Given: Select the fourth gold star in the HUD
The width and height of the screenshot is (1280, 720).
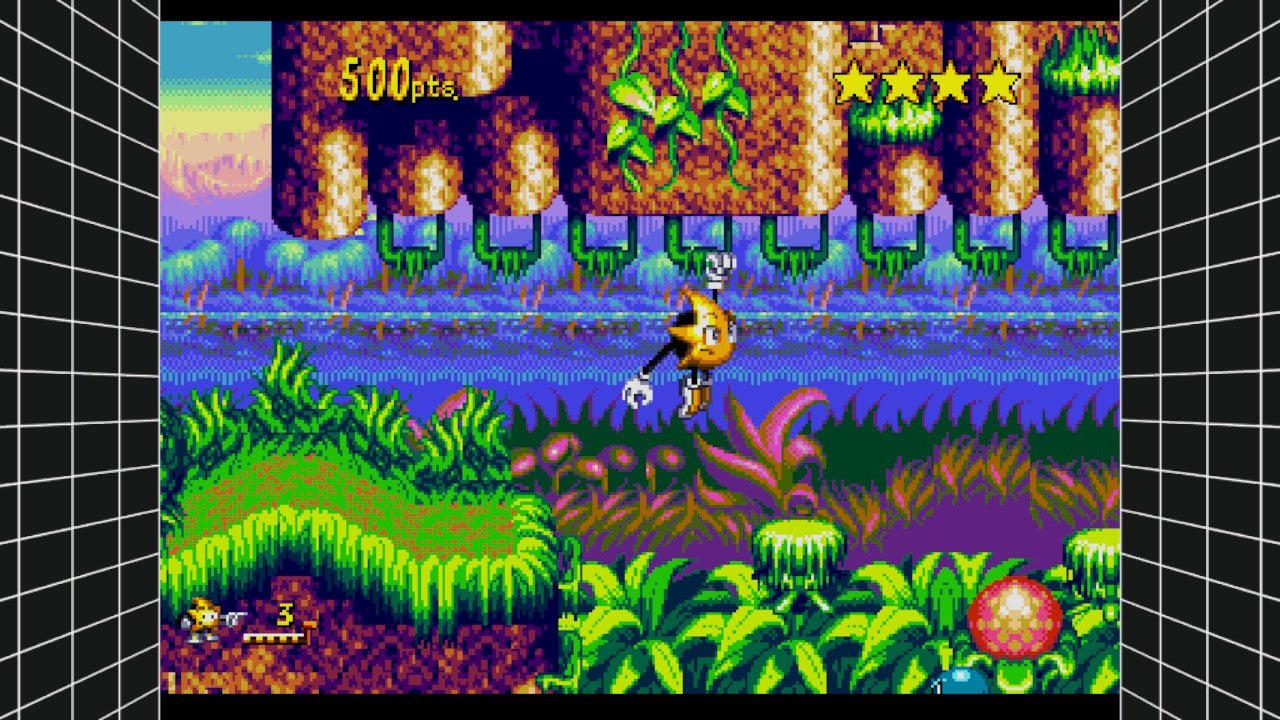Looking at the screenshot, I should click(1000, 82).
